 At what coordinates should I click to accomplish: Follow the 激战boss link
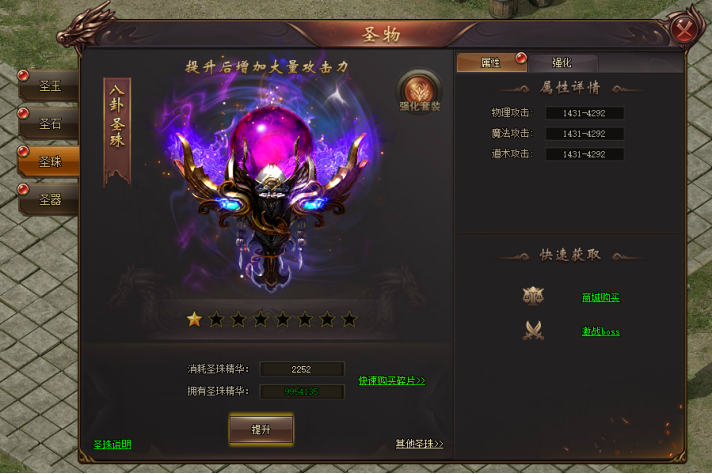point(600,331)
